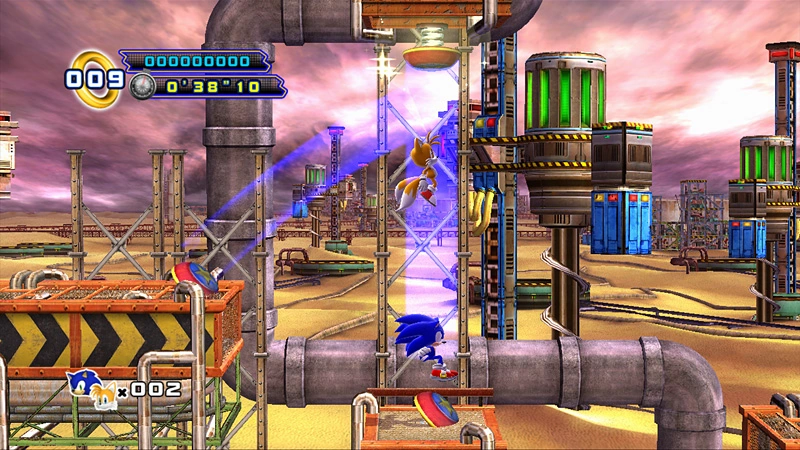Click the gold ring icon
The height and width of the screenshot is (450, 800).
coord(95,76)
